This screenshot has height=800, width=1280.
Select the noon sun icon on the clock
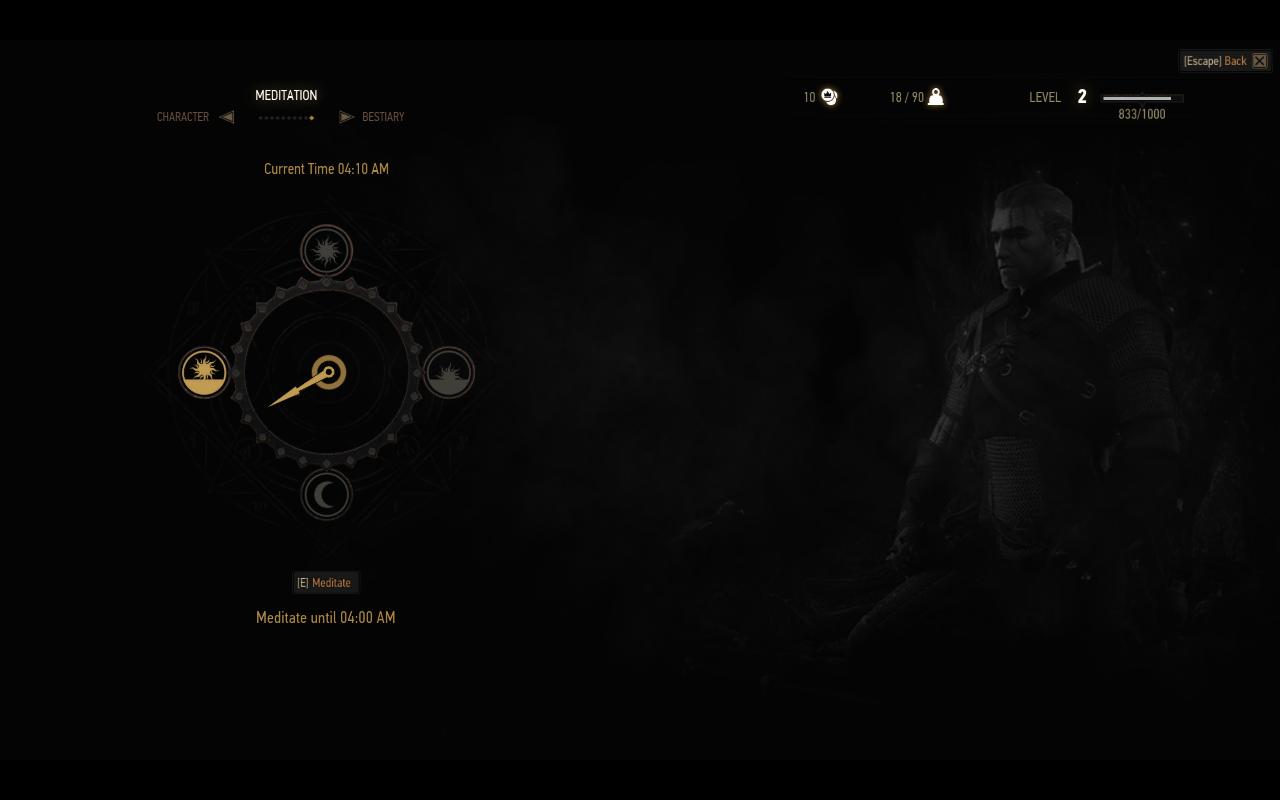(327, 250)
